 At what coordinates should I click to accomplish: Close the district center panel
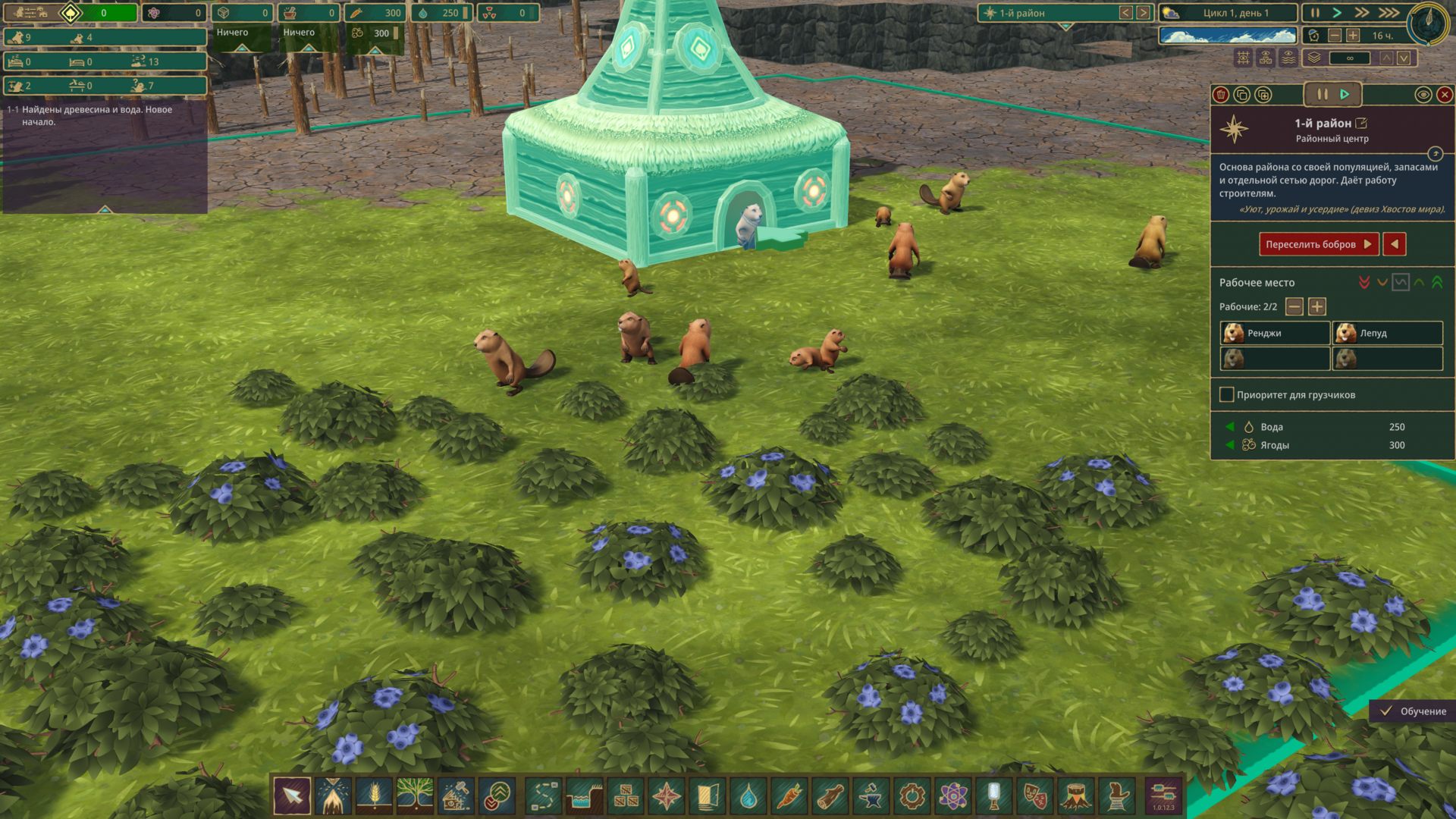click(x=1445, y=95)
